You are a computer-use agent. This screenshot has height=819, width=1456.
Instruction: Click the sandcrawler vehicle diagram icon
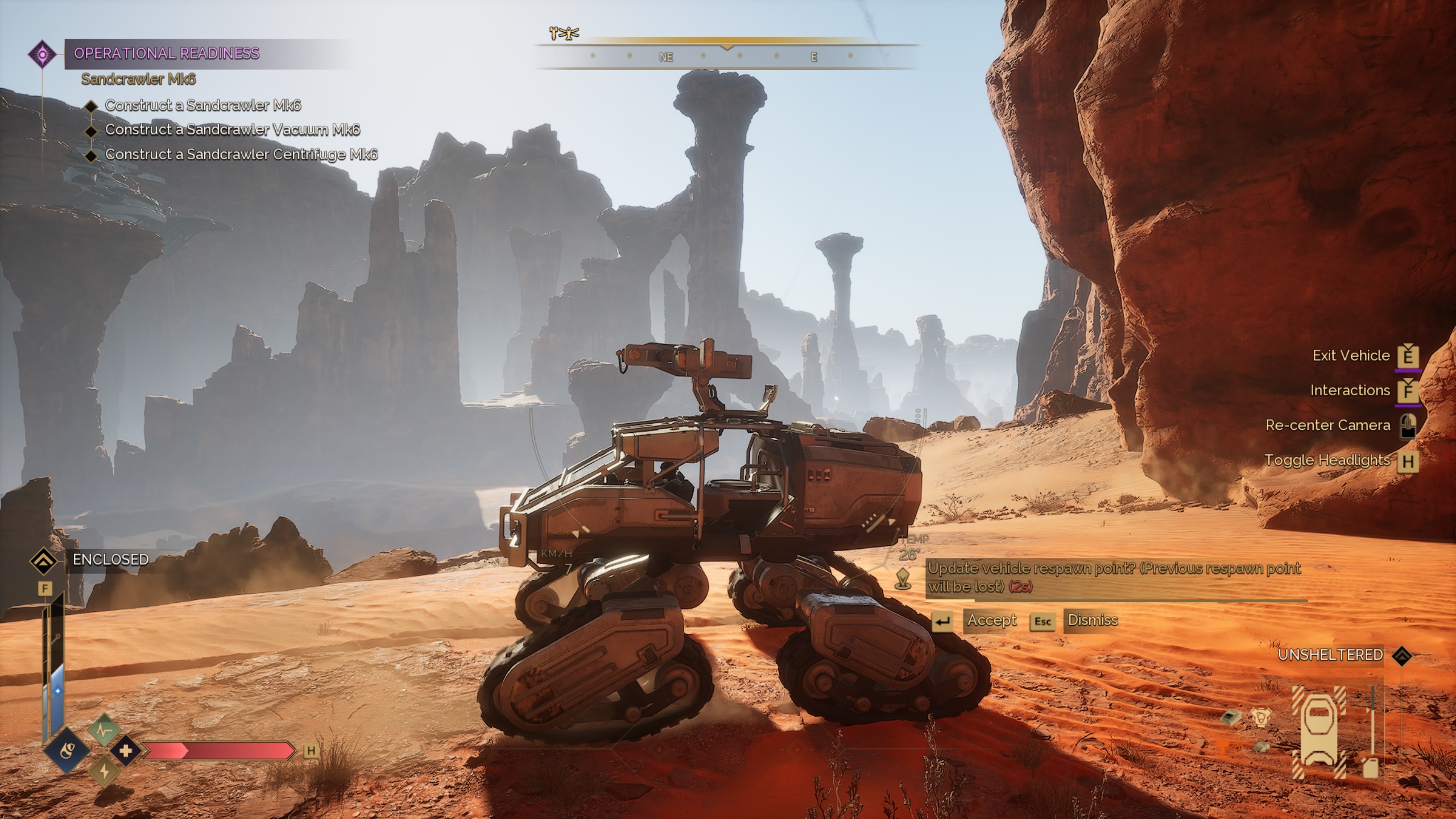[x=1319, y=731]
